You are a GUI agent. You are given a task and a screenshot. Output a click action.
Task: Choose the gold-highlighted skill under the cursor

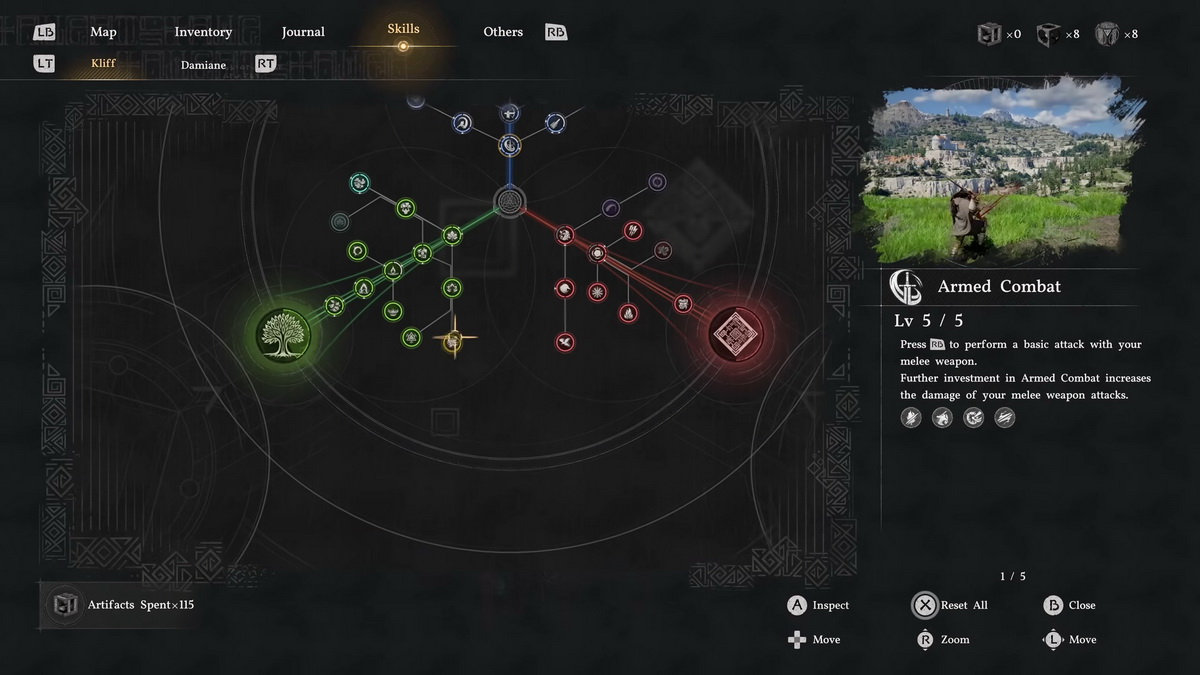tap(453, 342)
